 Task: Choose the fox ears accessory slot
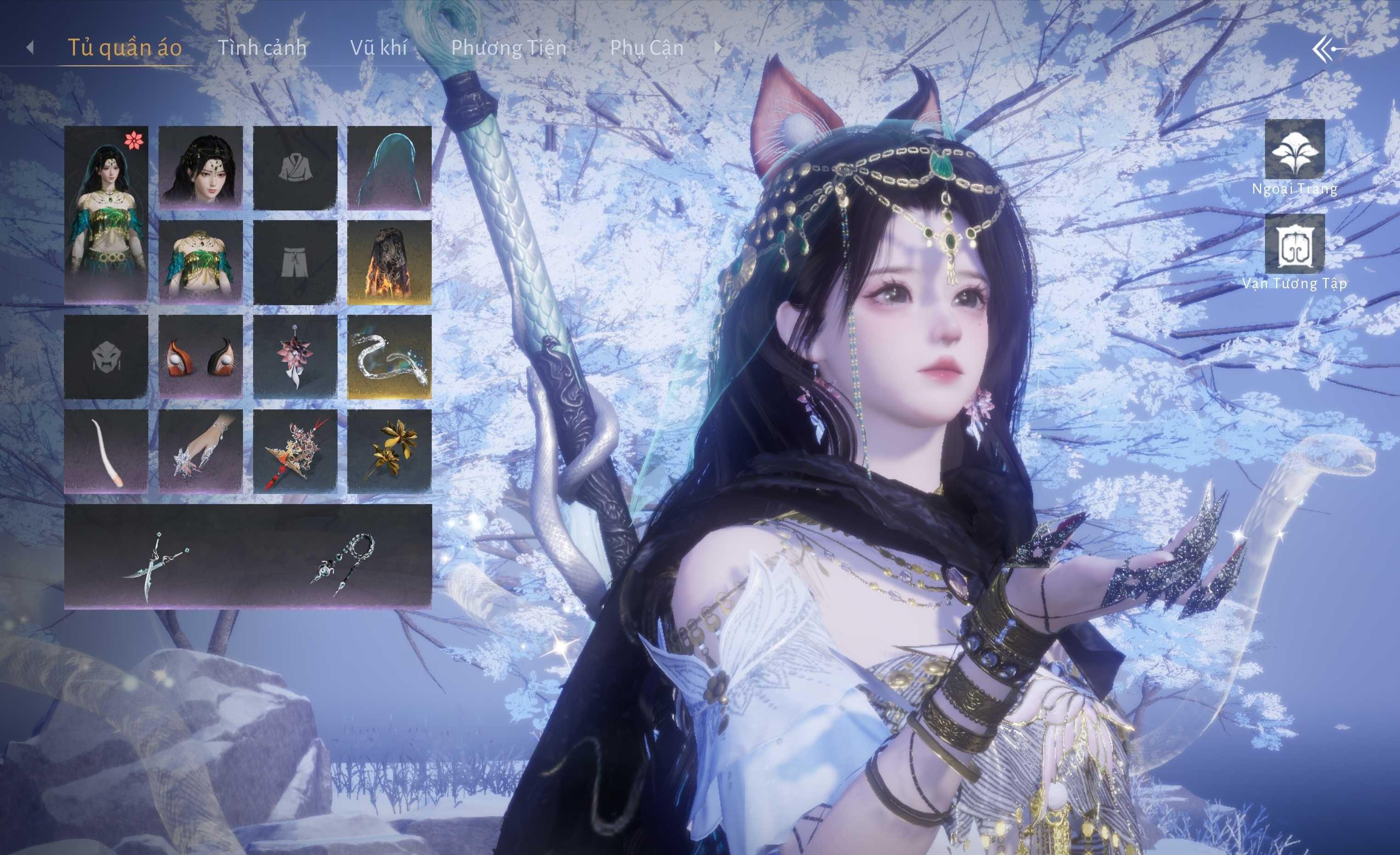tap(201, 357)
